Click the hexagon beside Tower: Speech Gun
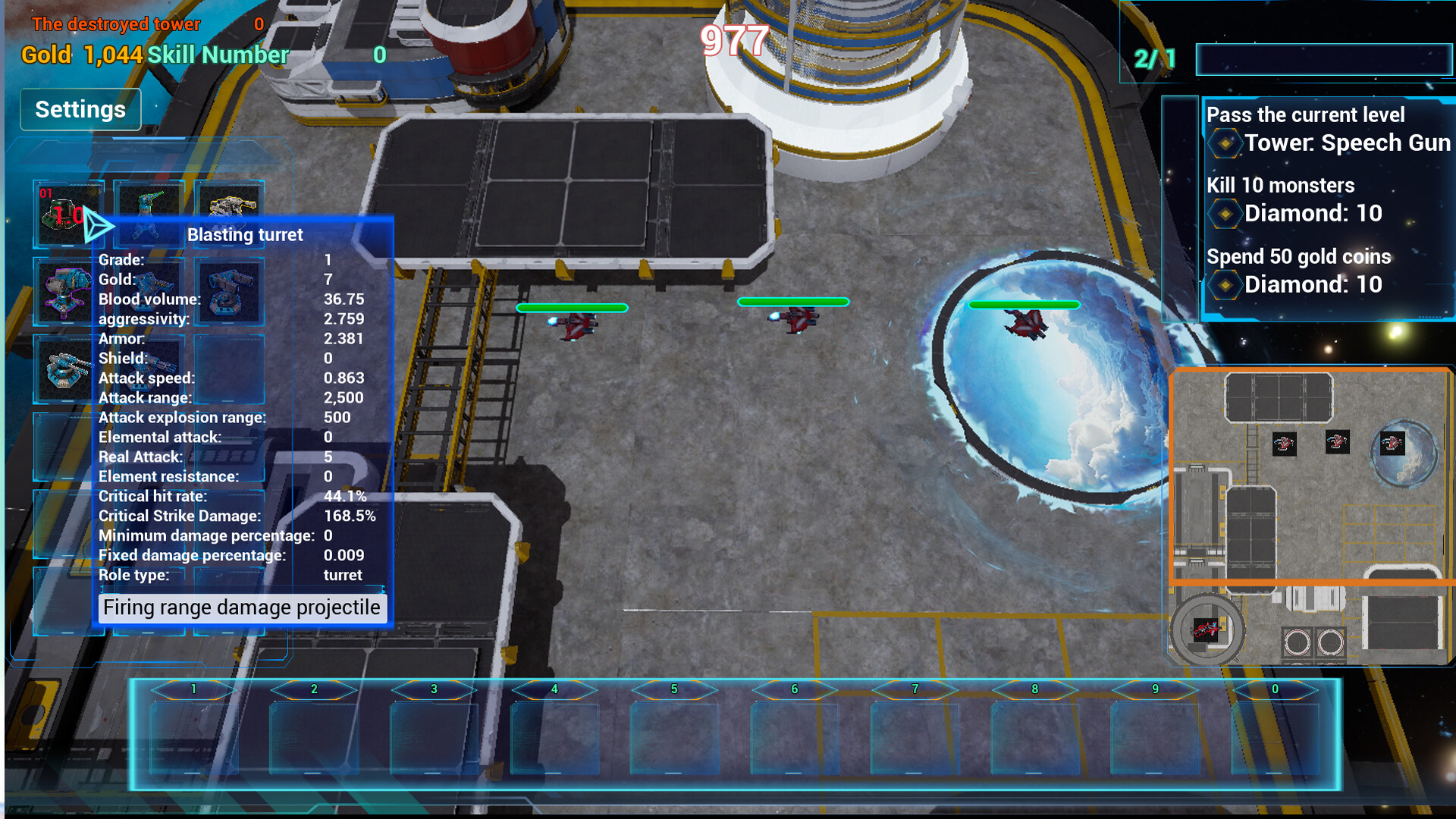The width and height of the screenshot is (1456, 819). 1227,143
